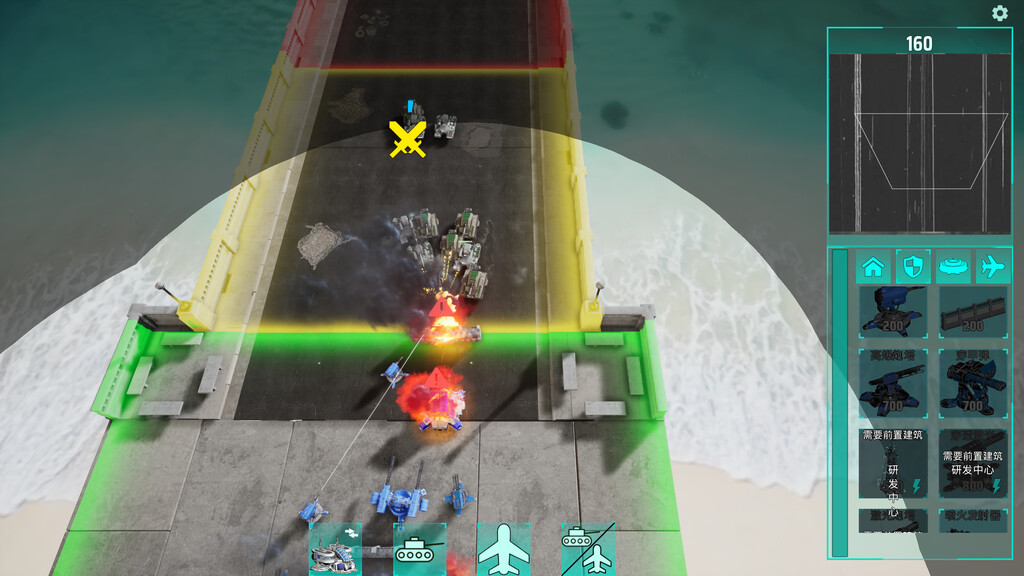The width and height of the screenshot is (1024, 576).
Task: Click the minimap view
Action: coord(919,143)
